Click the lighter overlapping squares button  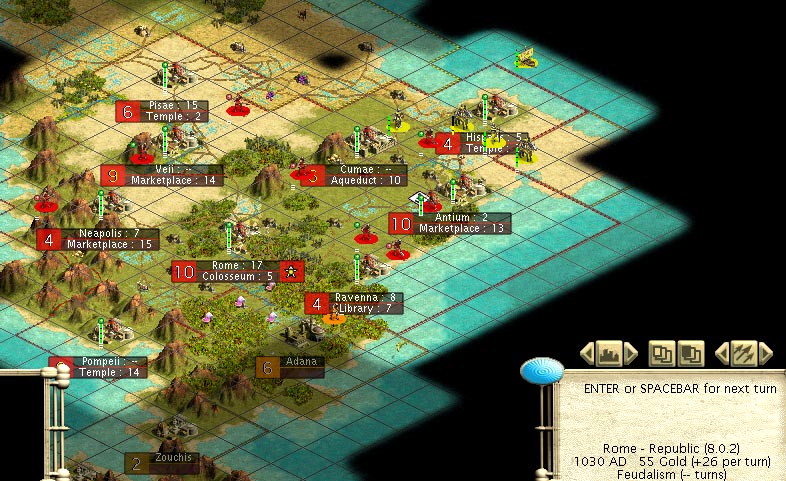click(x=662, y=353)
